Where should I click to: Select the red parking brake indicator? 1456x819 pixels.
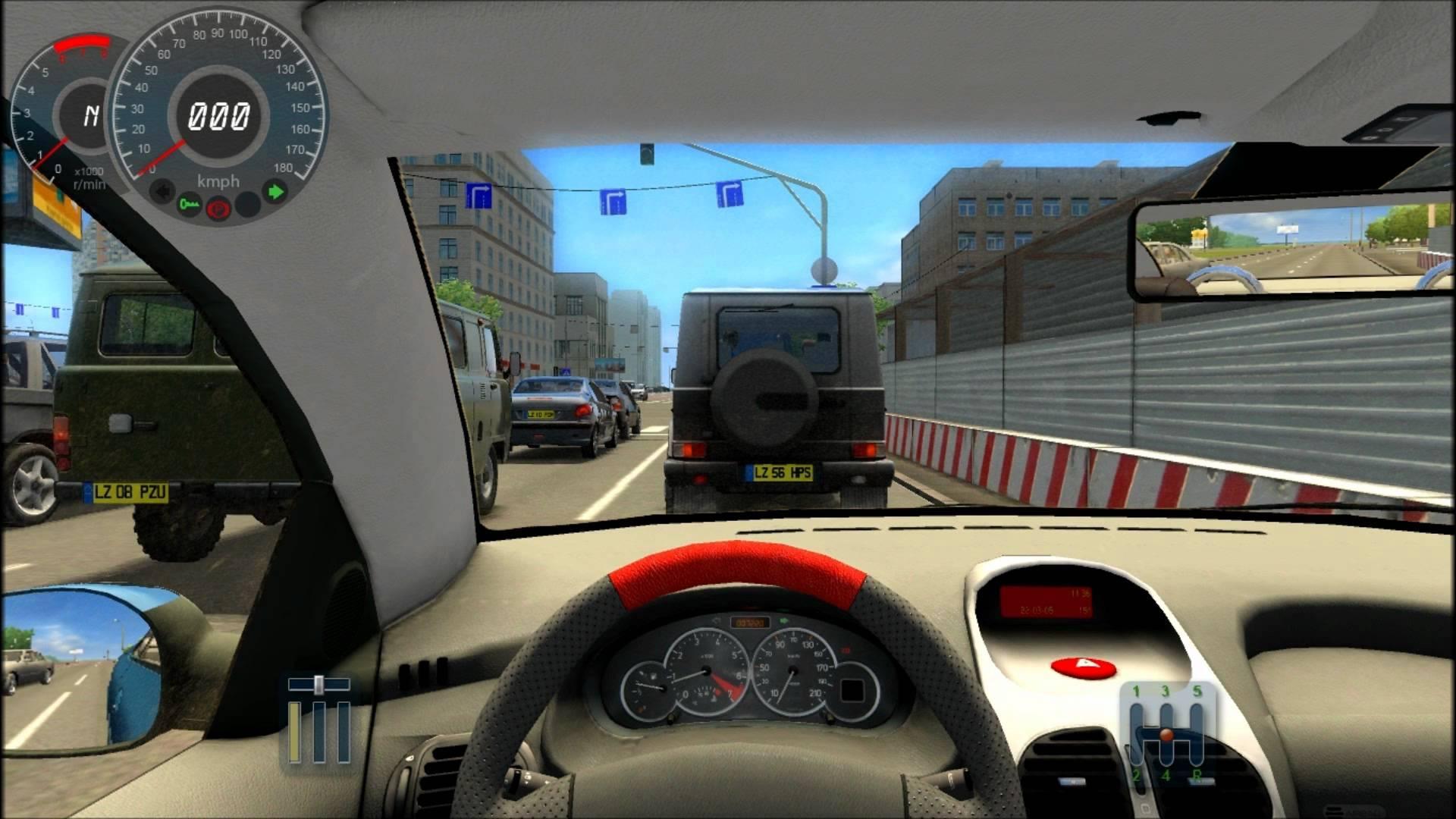pos(218,209)
